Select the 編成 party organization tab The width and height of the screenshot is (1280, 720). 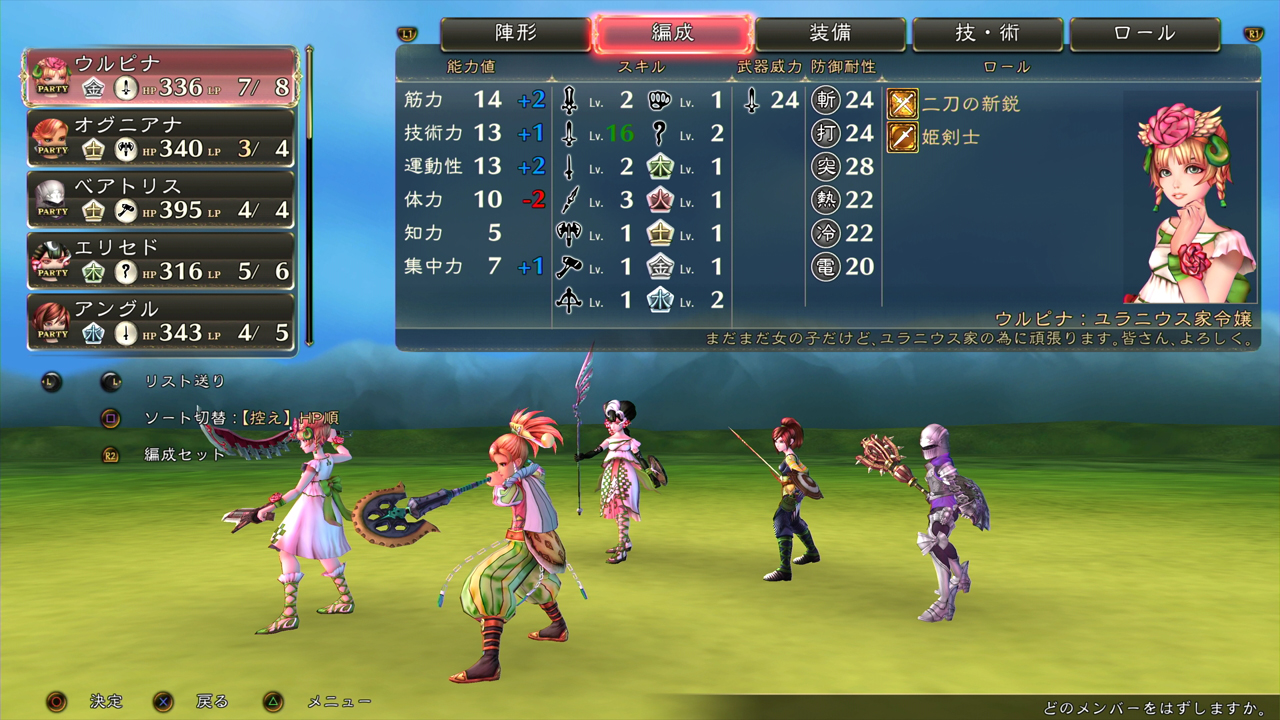pos(672,34)
